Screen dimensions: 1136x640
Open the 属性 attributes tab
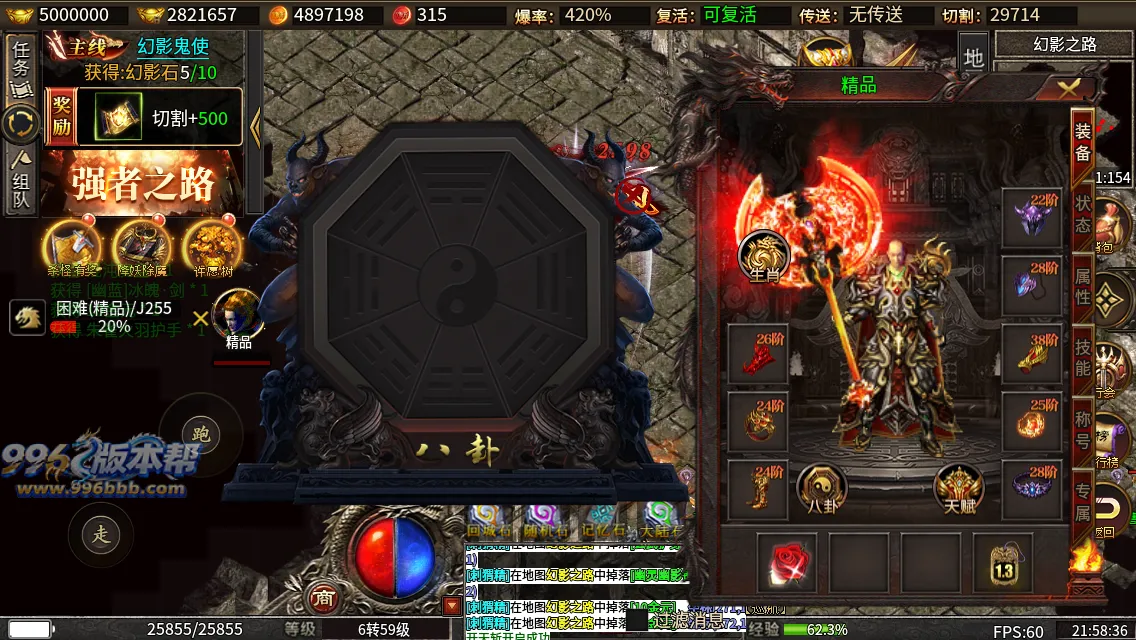point(1083,284)
